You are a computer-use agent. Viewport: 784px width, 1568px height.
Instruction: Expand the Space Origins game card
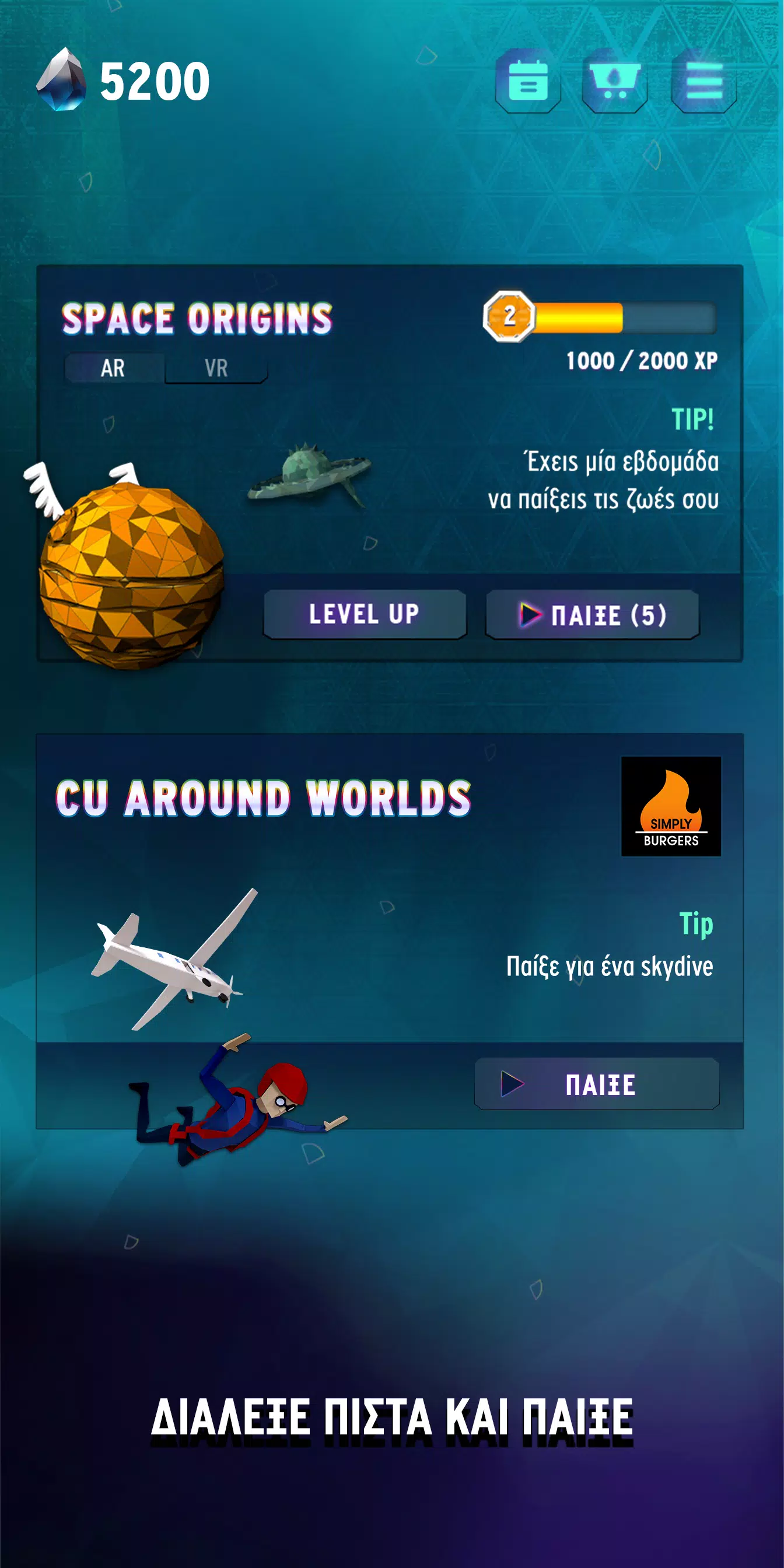click(392, 468)
